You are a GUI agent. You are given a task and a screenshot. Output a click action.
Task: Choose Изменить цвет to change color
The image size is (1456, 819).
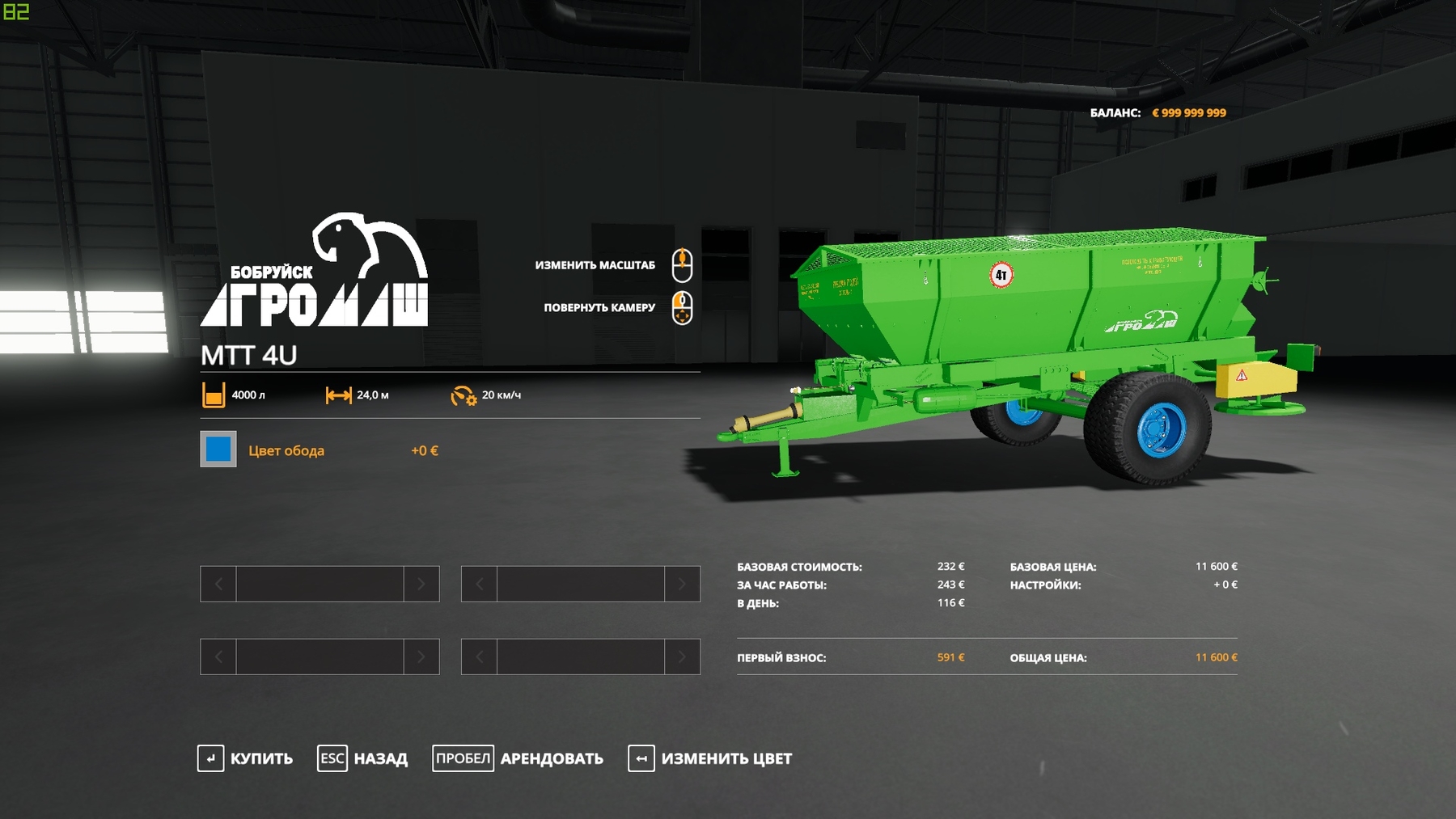point(710,758)
